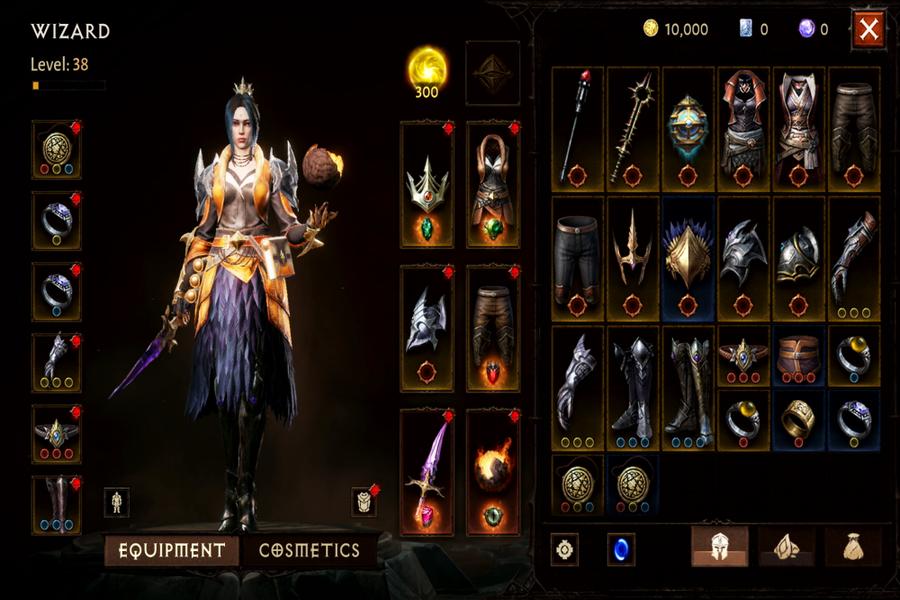Image resolution: width=900 pixels, height=600 pixels.
Task: Pick the blue-feathered golden shield item
Action: (x=688, y=257)
